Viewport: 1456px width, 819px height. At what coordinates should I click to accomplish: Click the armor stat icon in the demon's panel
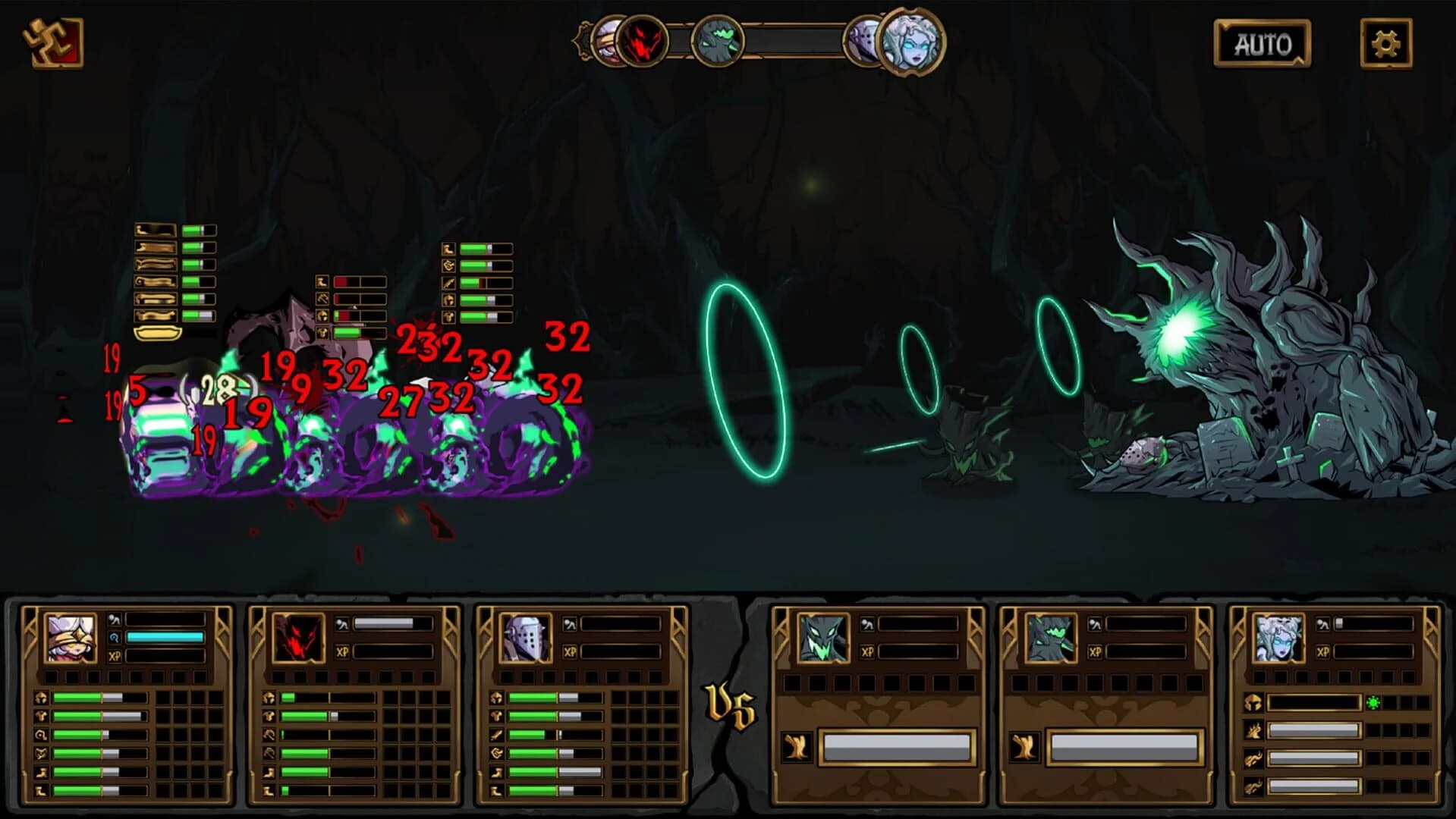(x=267, y=717)
